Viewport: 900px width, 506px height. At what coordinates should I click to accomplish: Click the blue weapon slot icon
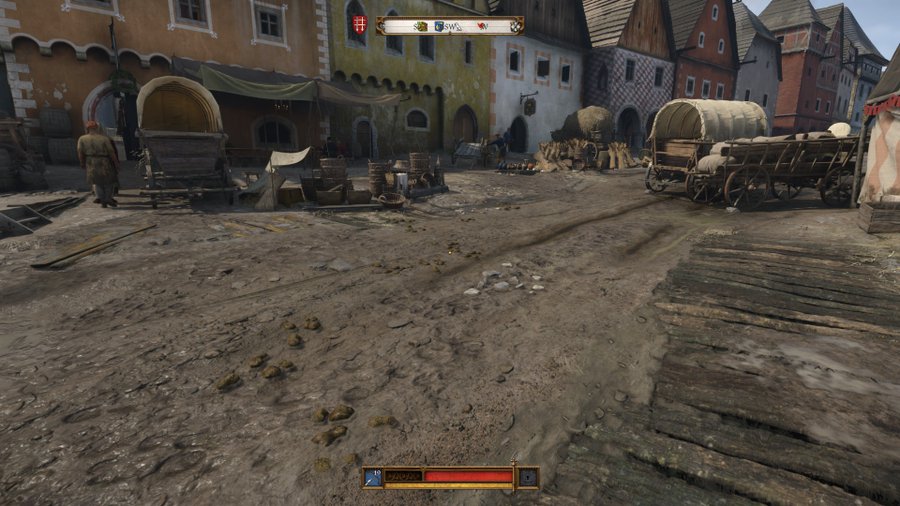click(x=373, y=477)
